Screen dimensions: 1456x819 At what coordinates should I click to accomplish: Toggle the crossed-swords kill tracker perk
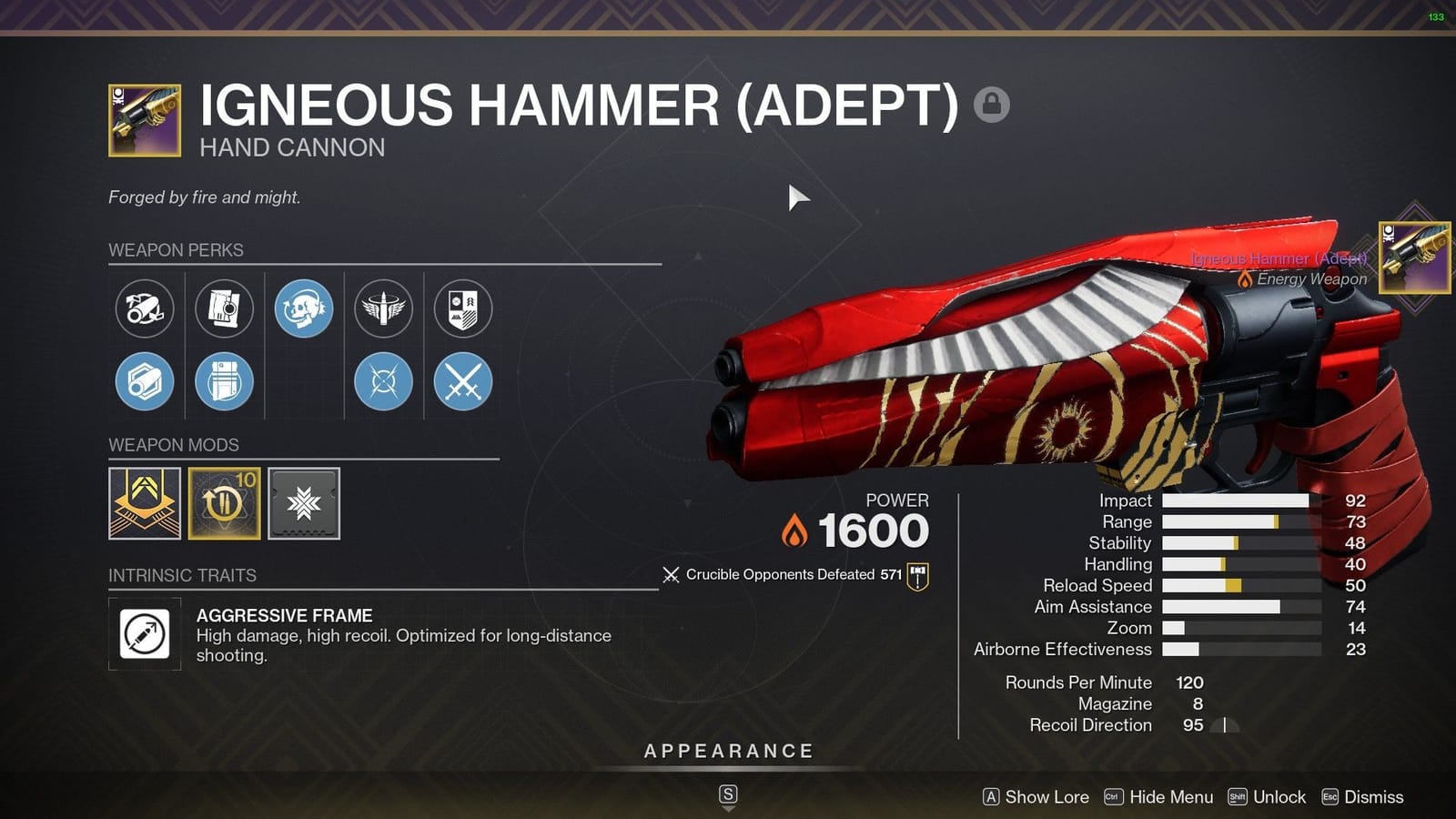(462, 382)
